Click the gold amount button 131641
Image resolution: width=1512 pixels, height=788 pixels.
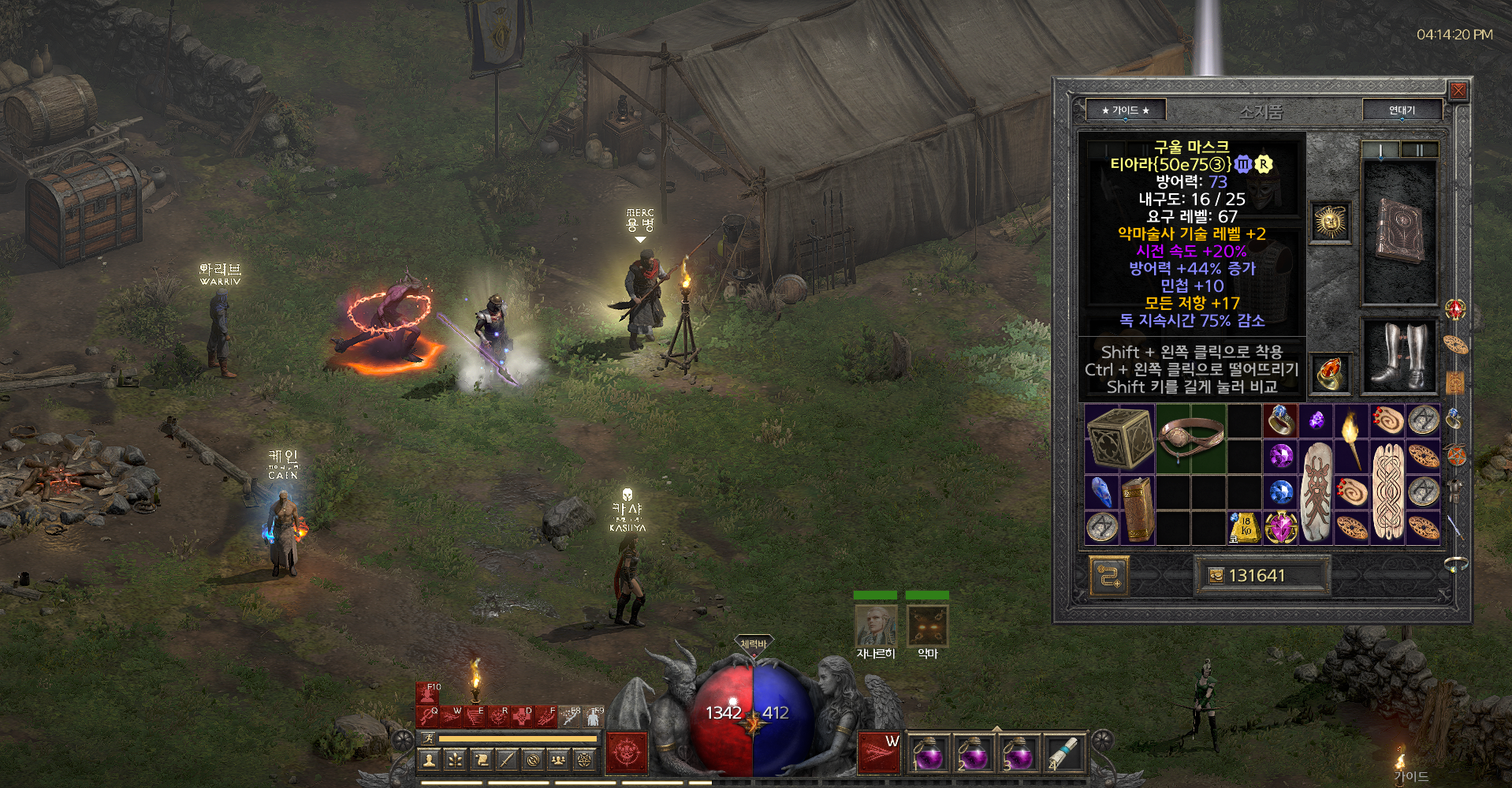coord(1261,576)
